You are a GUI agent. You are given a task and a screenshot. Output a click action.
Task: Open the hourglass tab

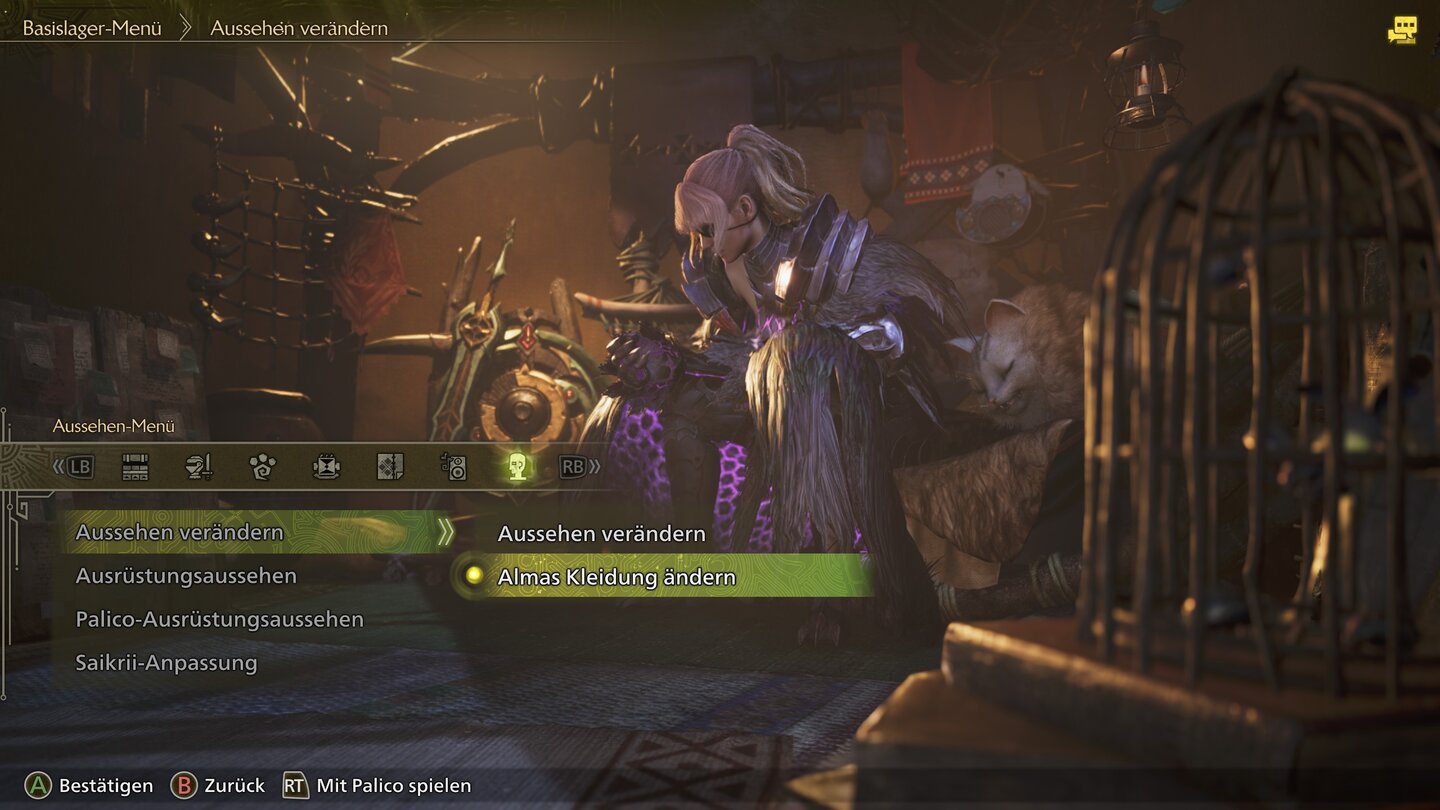click(x=326, y=467)
